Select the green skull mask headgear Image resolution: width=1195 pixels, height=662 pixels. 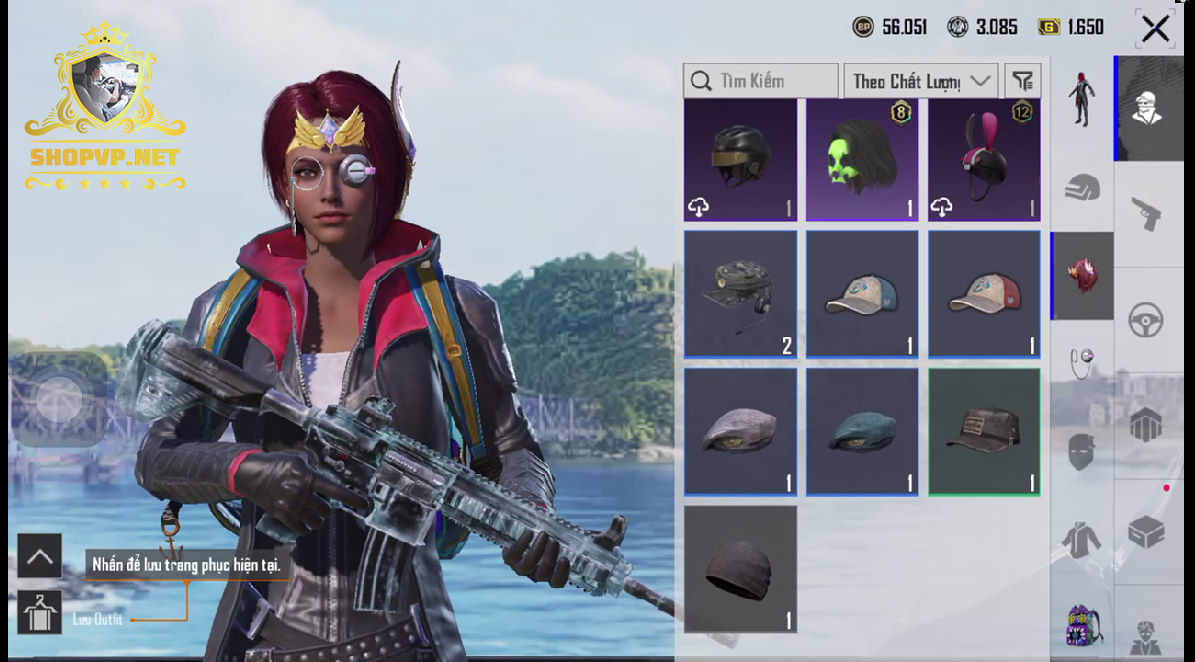[x=862, y=160]
